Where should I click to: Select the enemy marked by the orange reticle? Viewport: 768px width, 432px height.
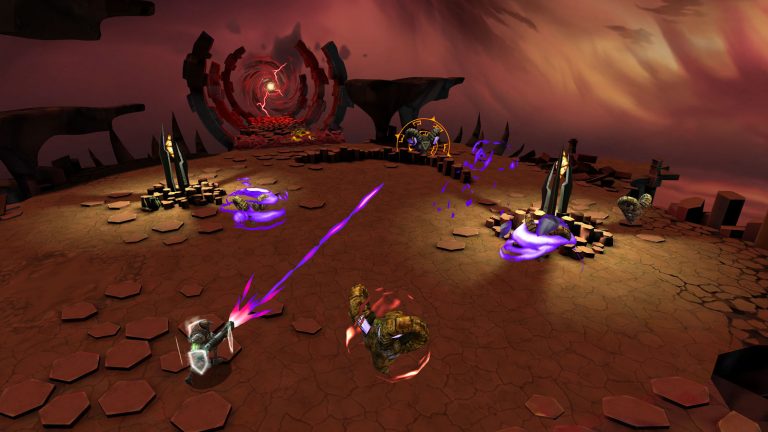[418, 141]
